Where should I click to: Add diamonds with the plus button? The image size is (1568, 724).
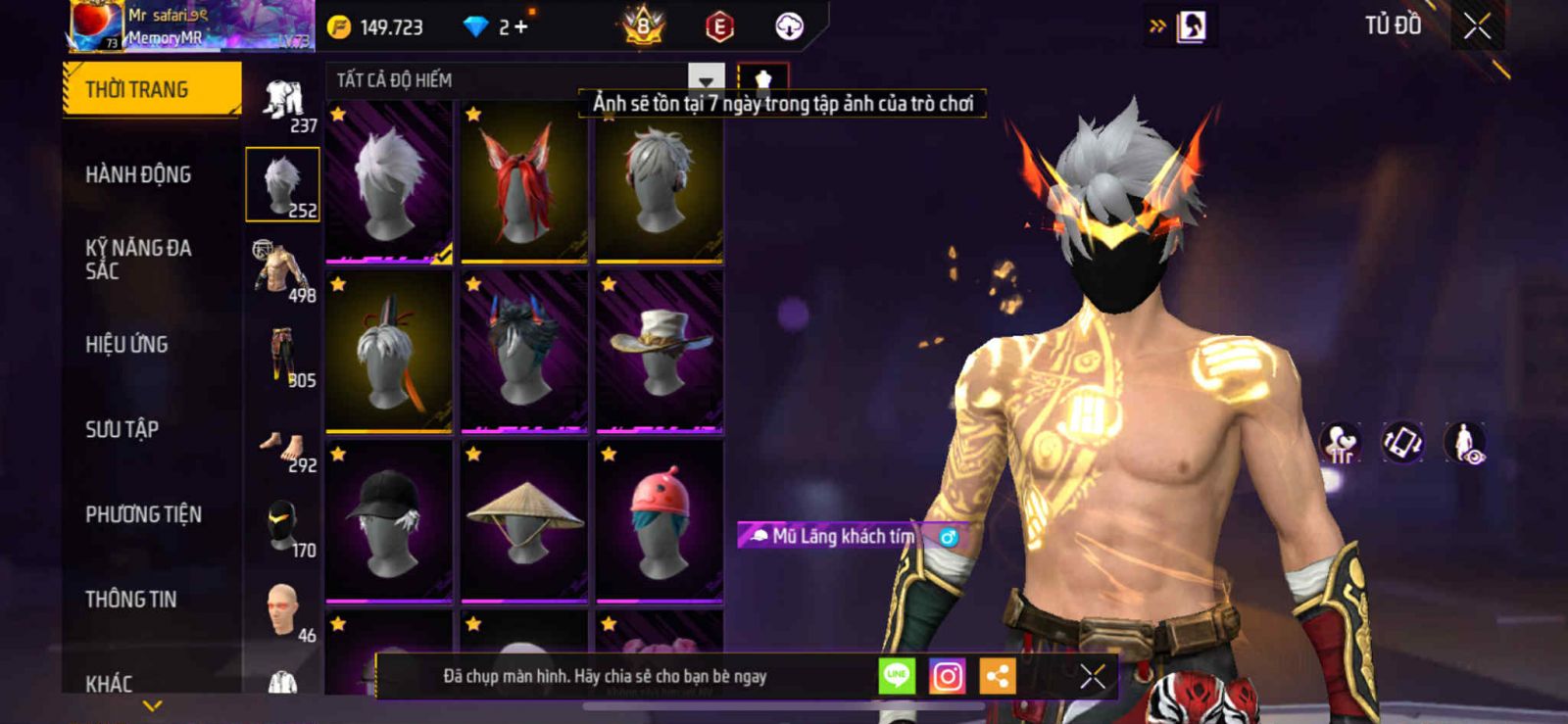[520, 27]
